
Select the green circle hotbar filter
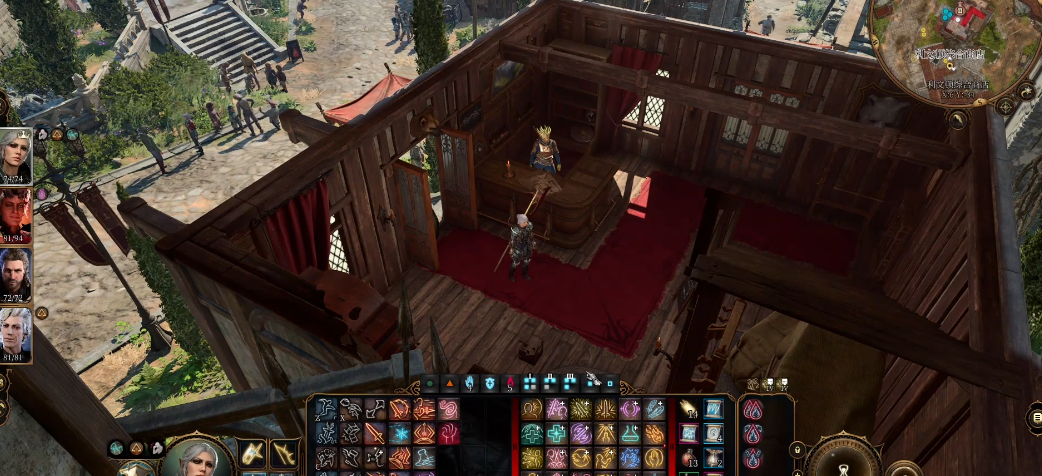pos(431,383)
